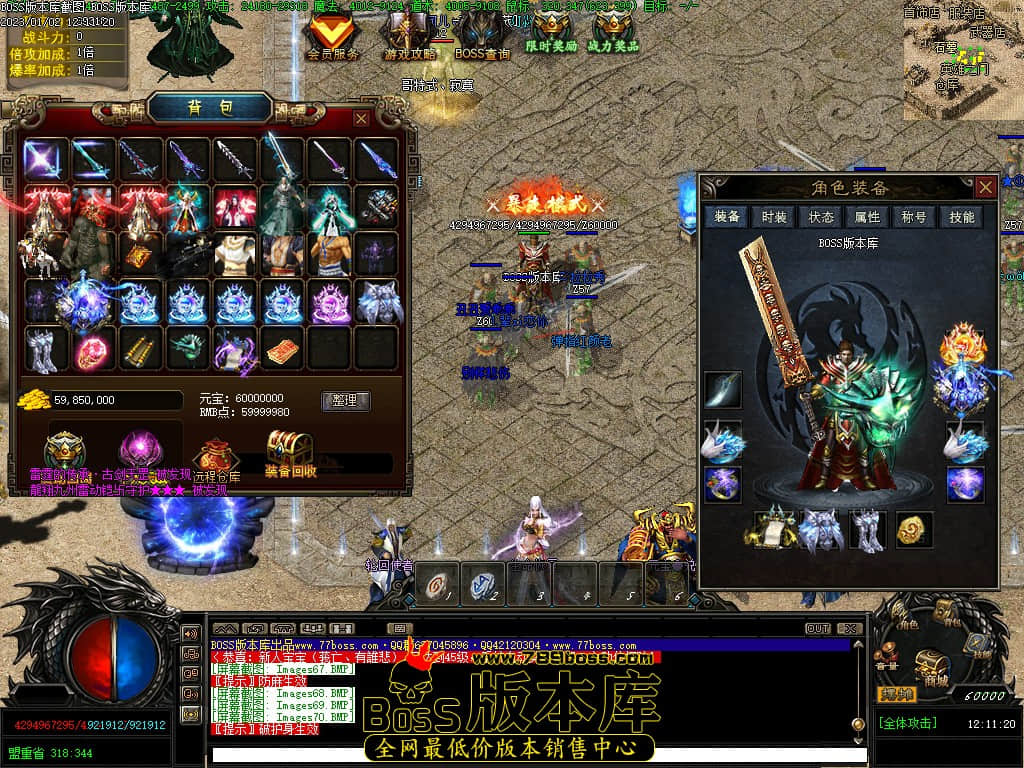Open the BOSS查询 lookup menu
This screenshot has height=768, width=1024.
click(x=482, y=36)
